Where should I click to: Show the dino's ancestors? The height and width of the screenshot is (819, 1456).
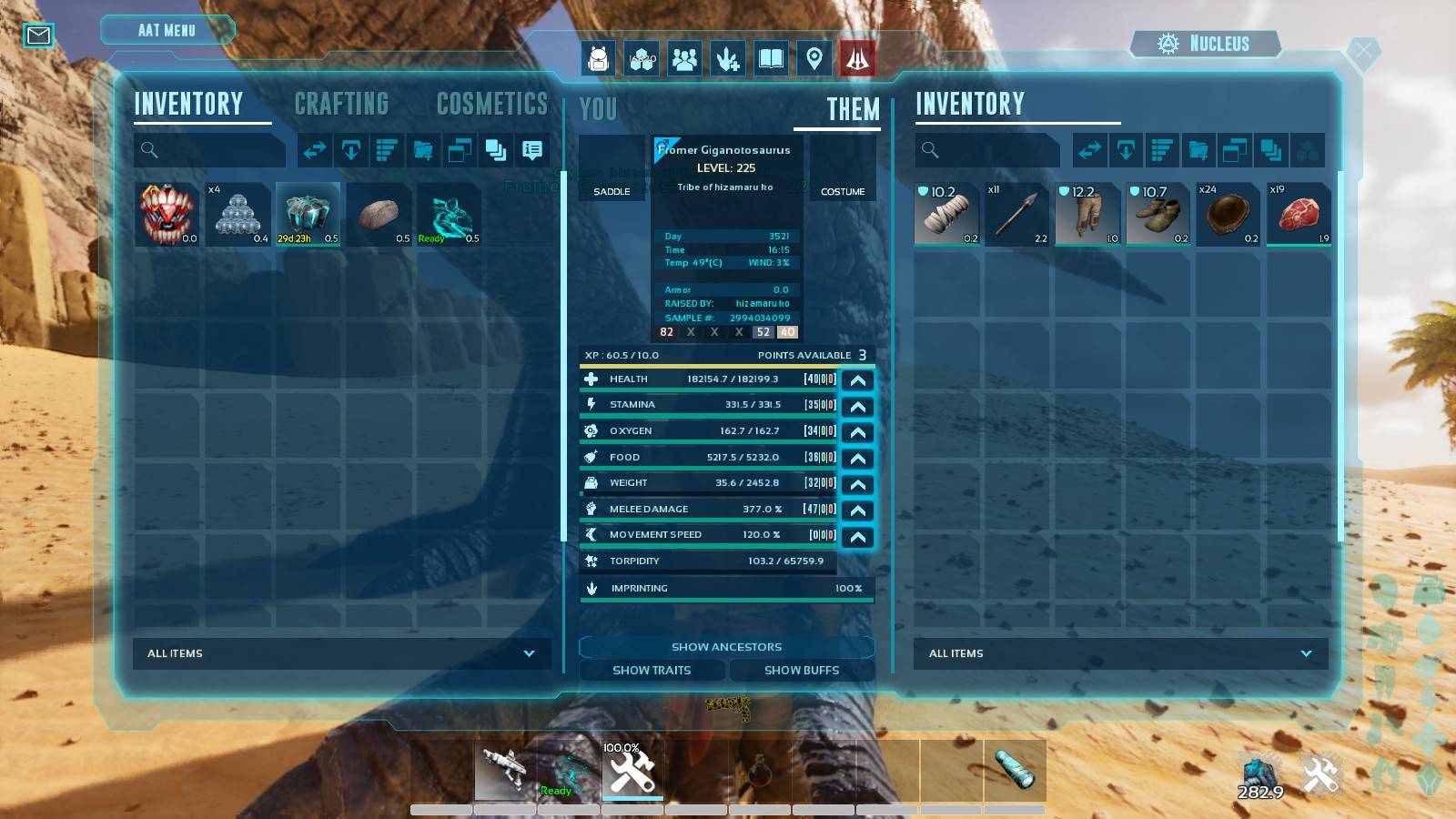coord(726,647)
